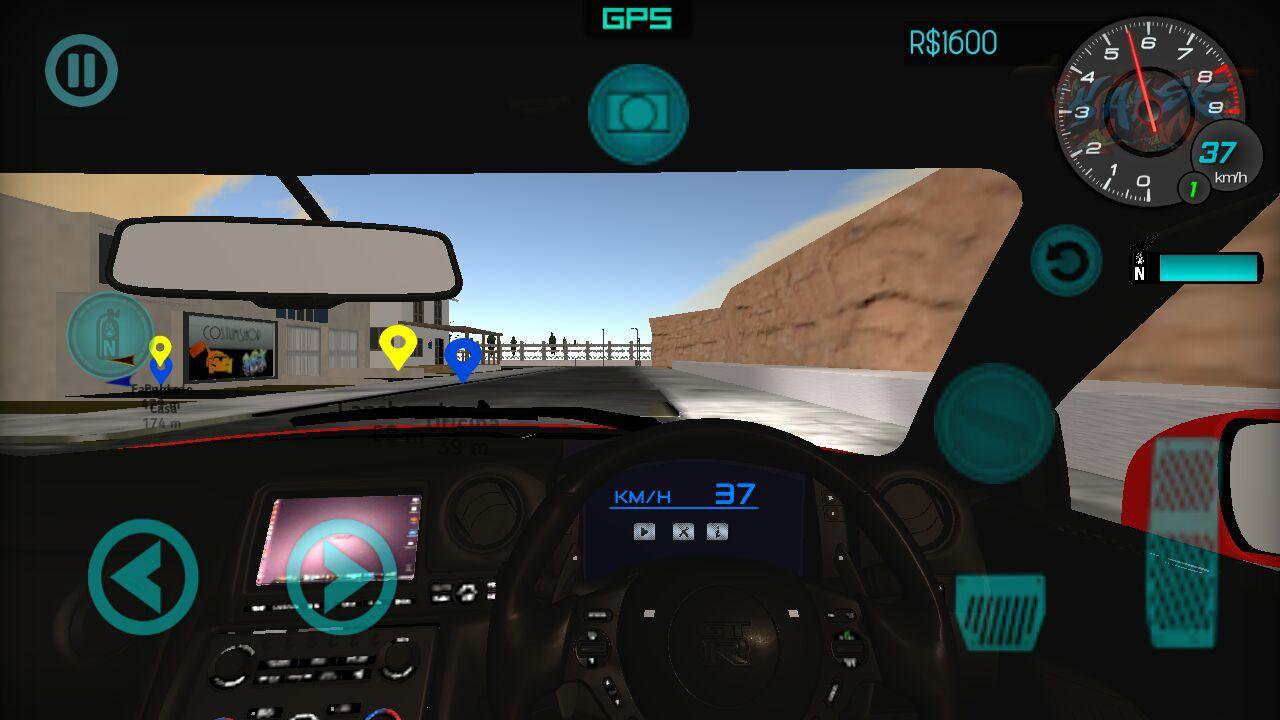1280x720 pixels.
Task: Open the camera view switcher
Action: (x=638, y=113)
